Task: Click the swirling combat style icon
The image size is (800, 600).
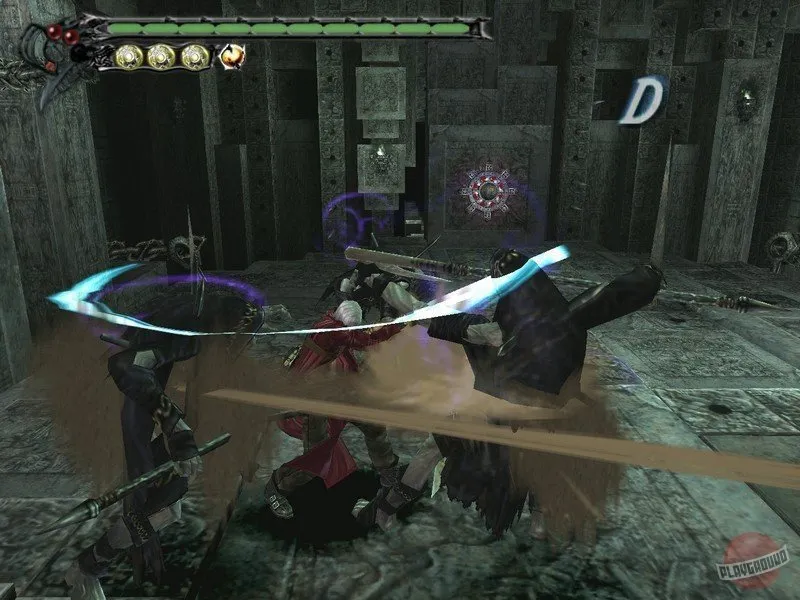Action: click(x=233, y=57)
